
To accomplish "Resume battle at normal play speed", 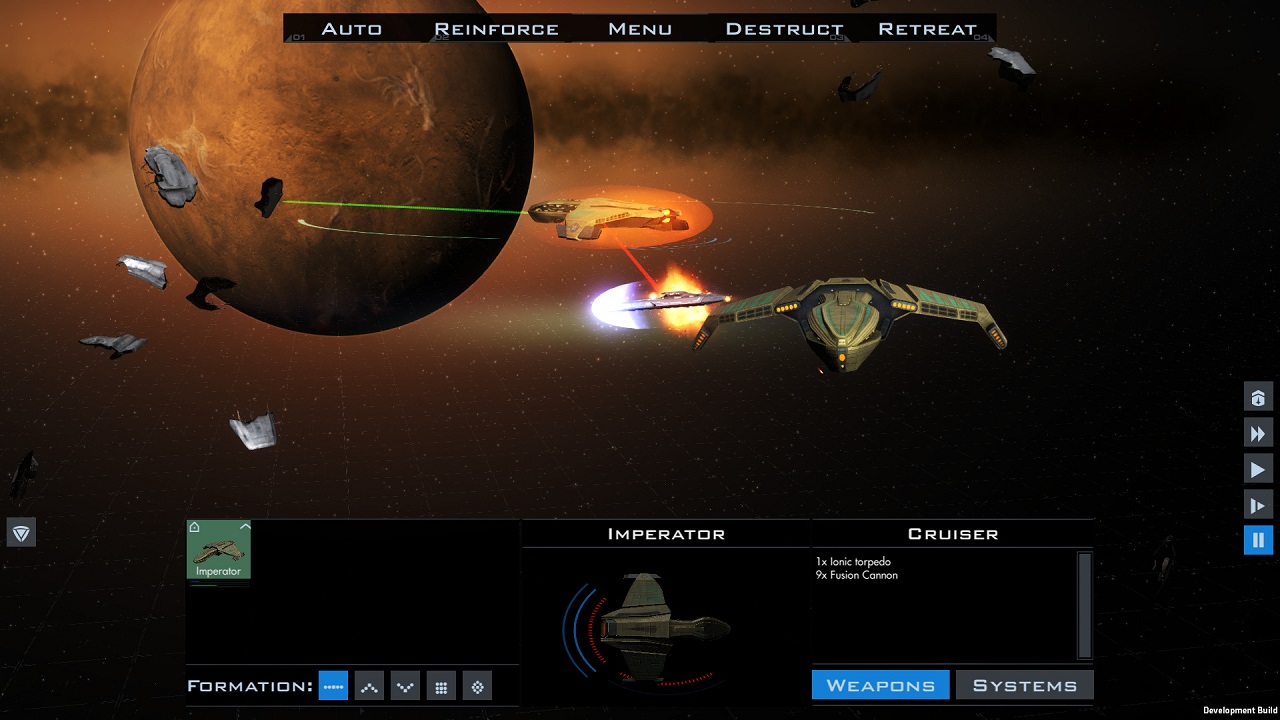I will [1258, 469].
